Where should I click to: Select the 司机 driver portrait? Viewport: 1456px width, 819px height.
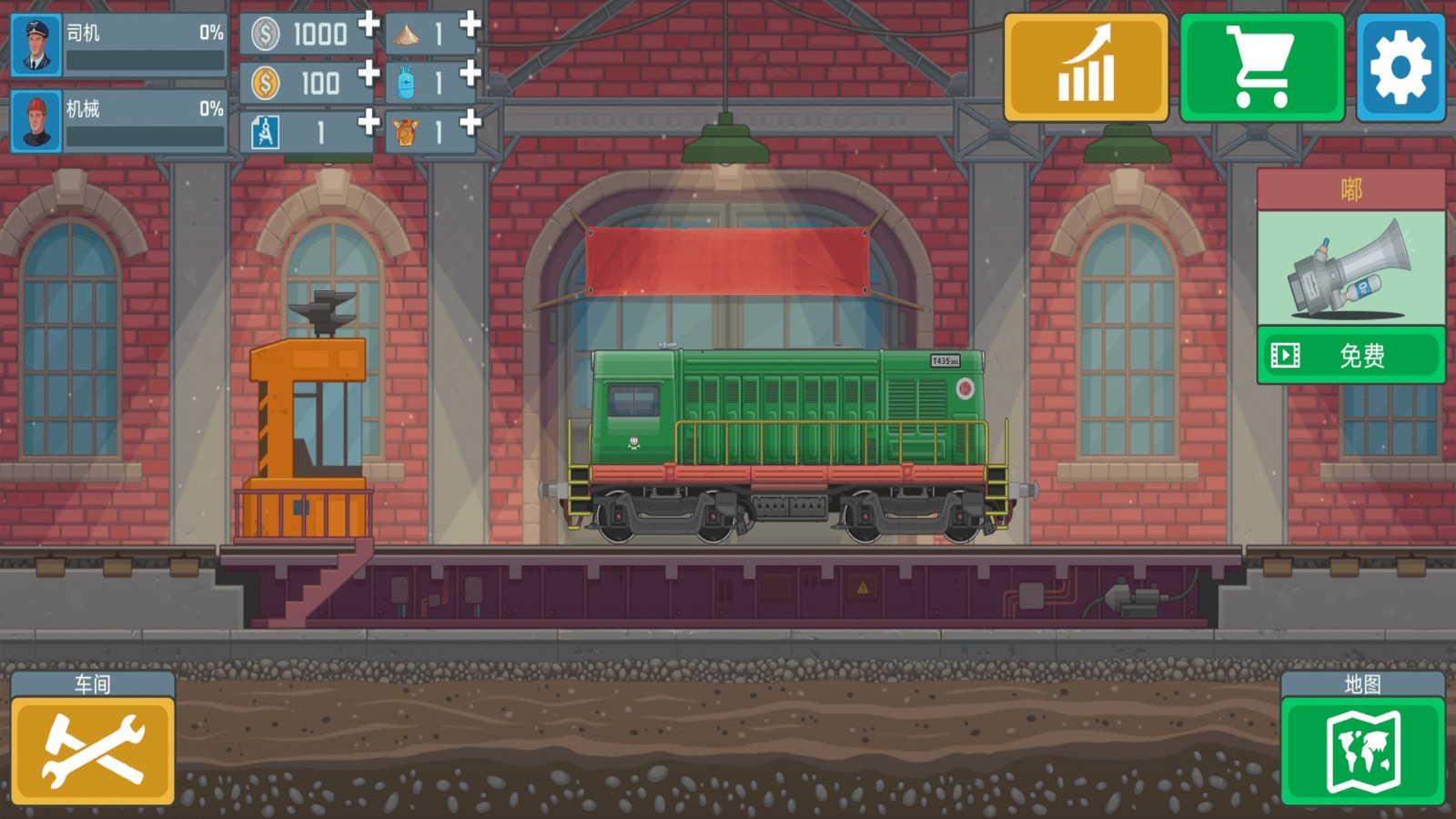[x=36, y=45]
